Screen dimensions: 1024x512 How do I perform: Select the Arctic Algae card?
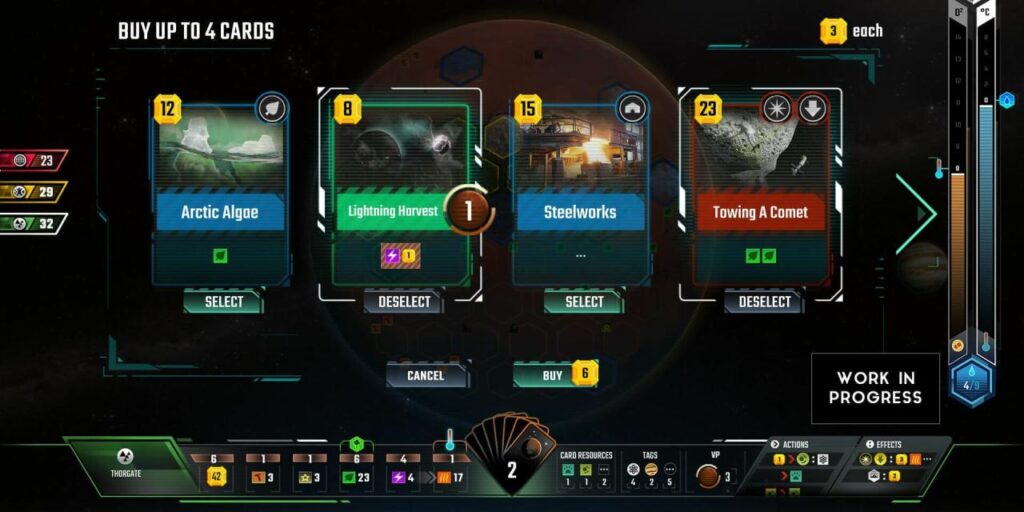223,301
